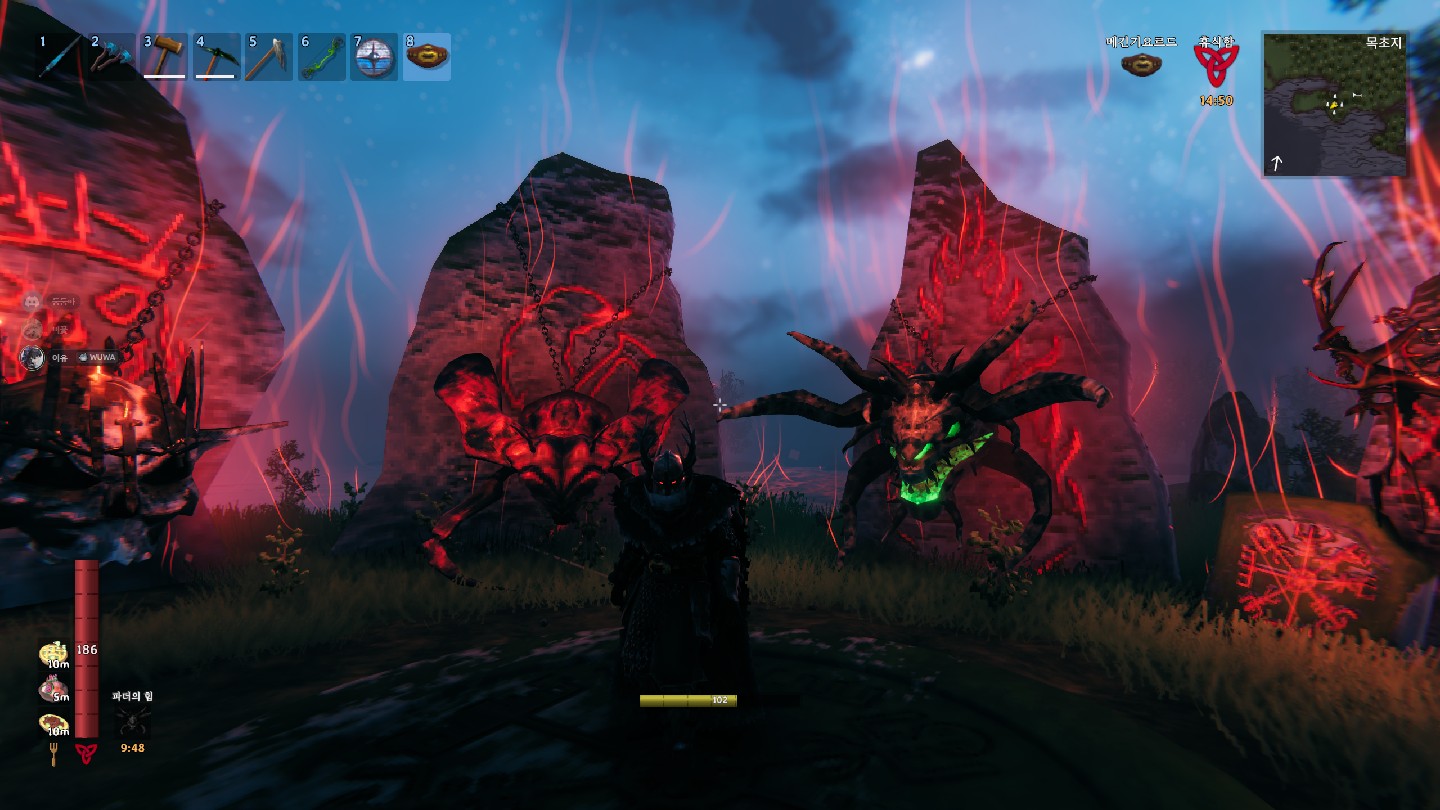Screen dimensions: 1440x810
Task: Toggle the Megingjord belt in slot 8
Action: coord(427,57)
